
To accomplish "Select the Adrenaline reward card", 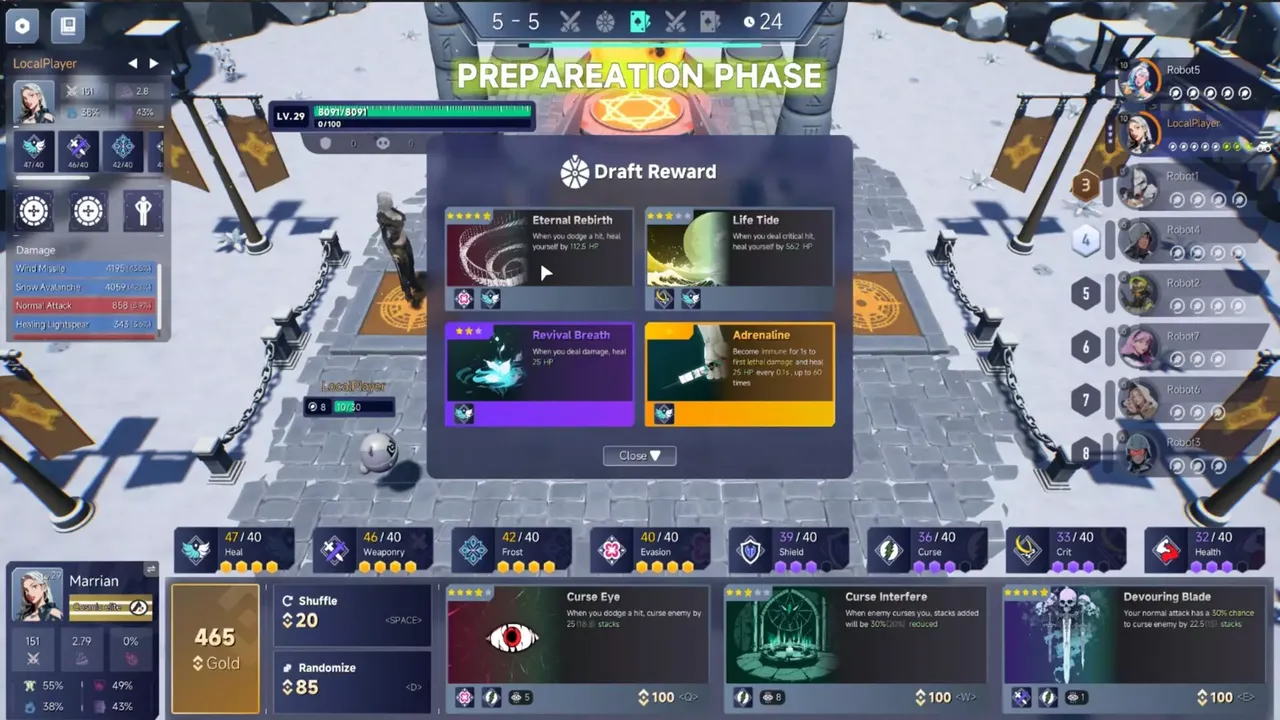I will tap(739, 372).
